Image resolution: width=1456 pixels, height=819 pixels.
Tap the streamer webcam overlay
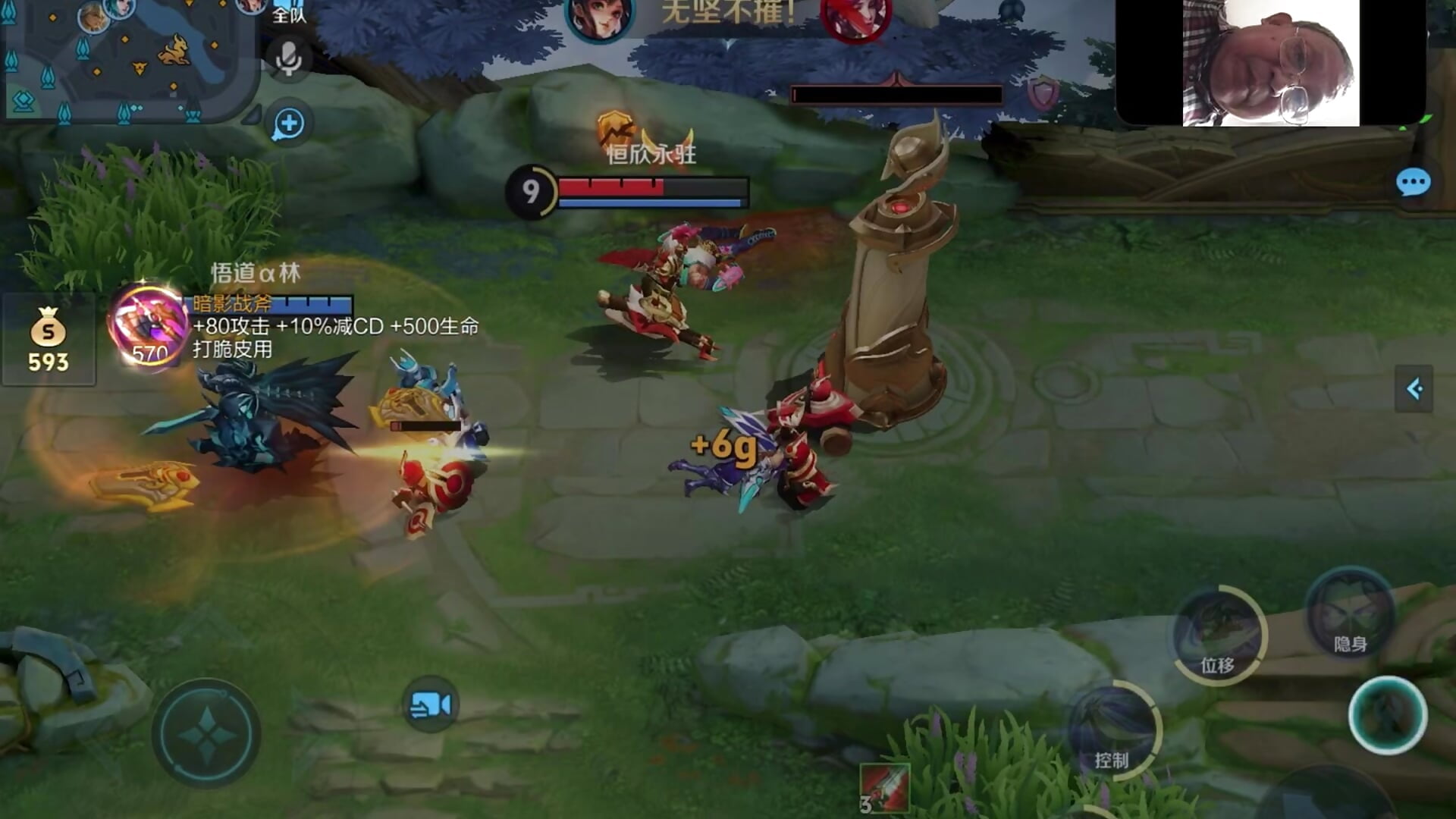(1270, 62)
